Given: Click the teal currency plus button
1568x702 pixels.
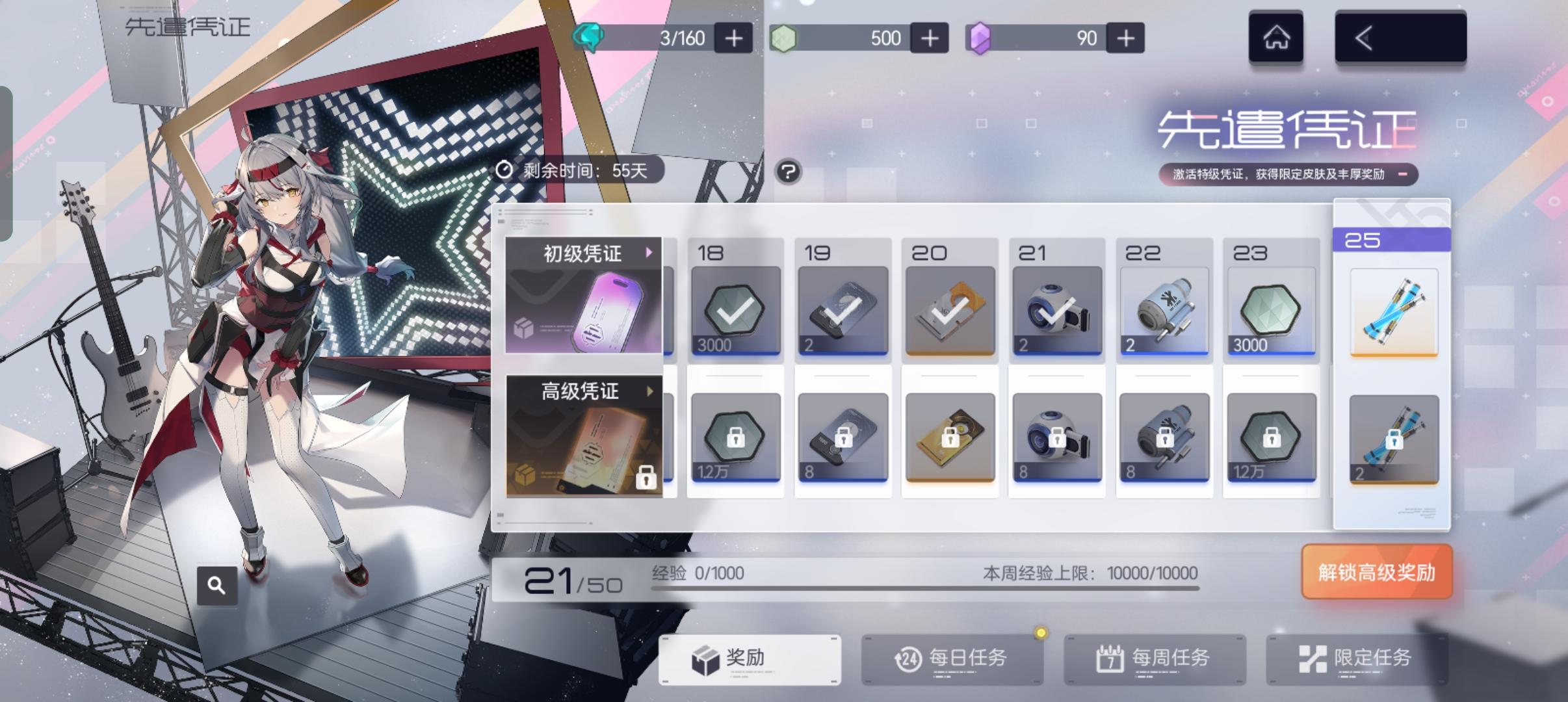Looking at the screenshot, I should tap(733, 37).
